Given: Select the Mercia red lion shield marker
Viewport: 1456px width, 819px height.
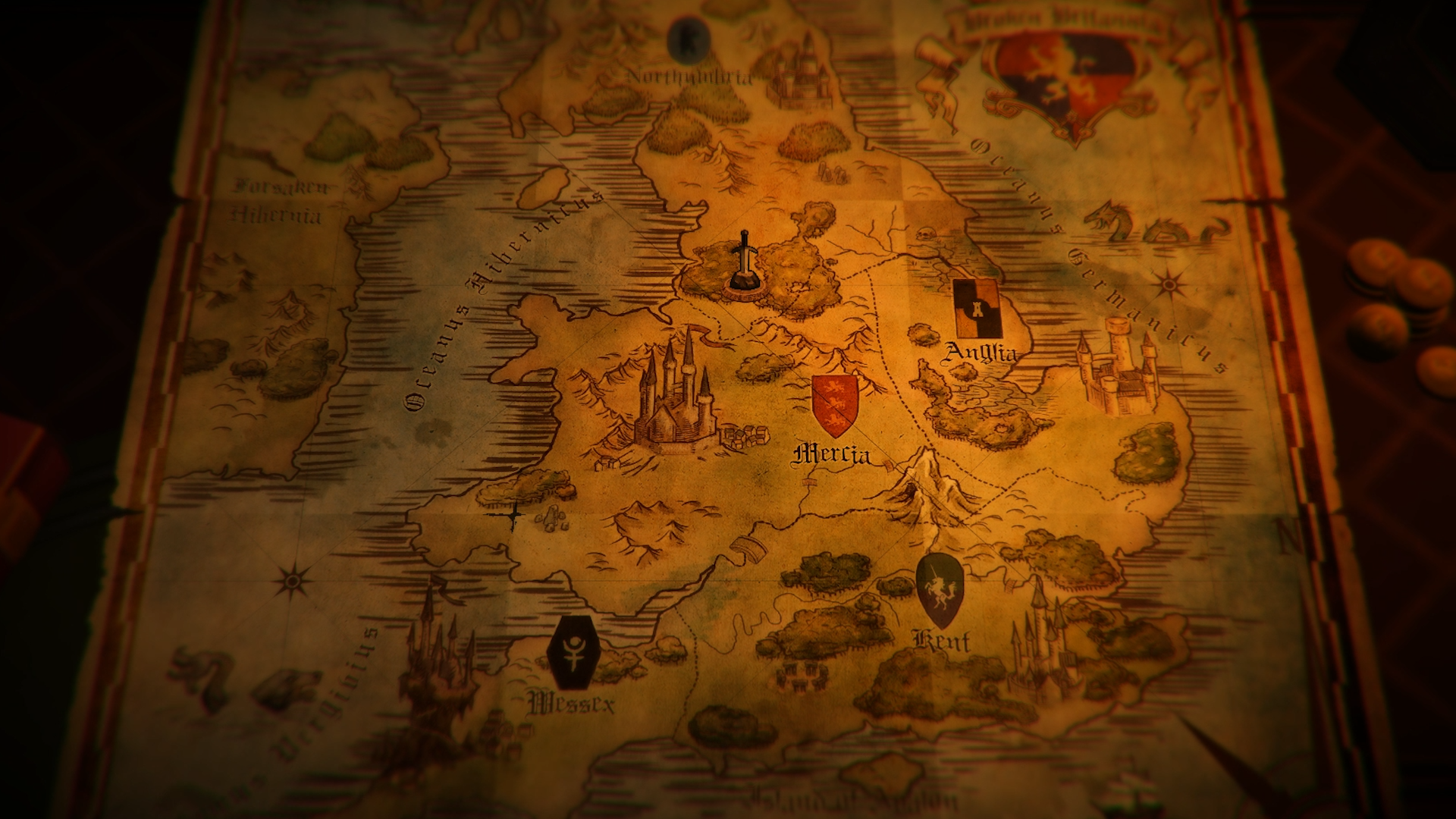Looking at the screenshot, I should coord(835,404).
